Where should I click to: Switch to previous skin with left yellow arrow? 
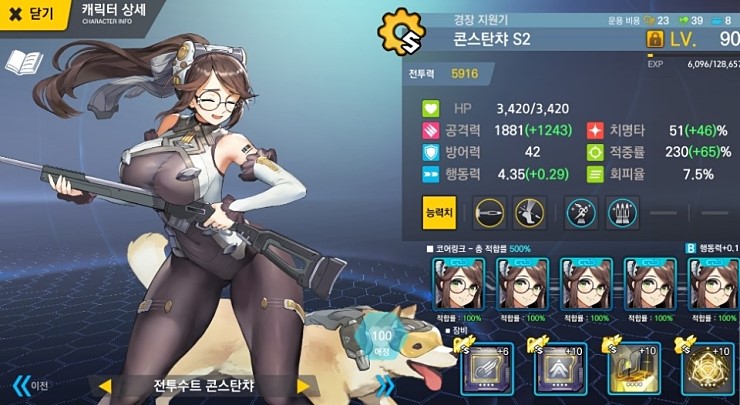pyautogui.click(x=104, y=386)
